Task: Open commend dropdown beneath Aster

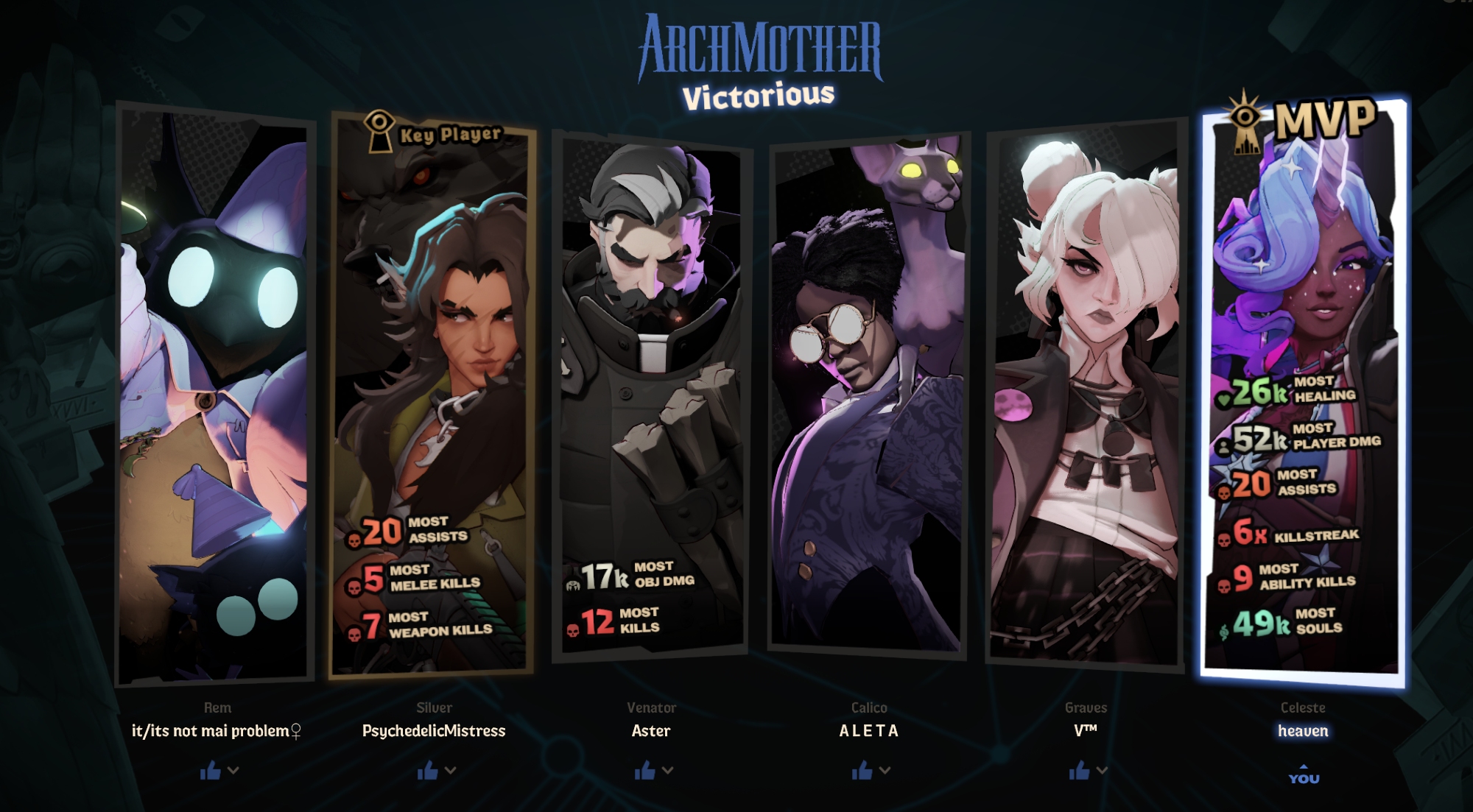Action: point(668,770)
